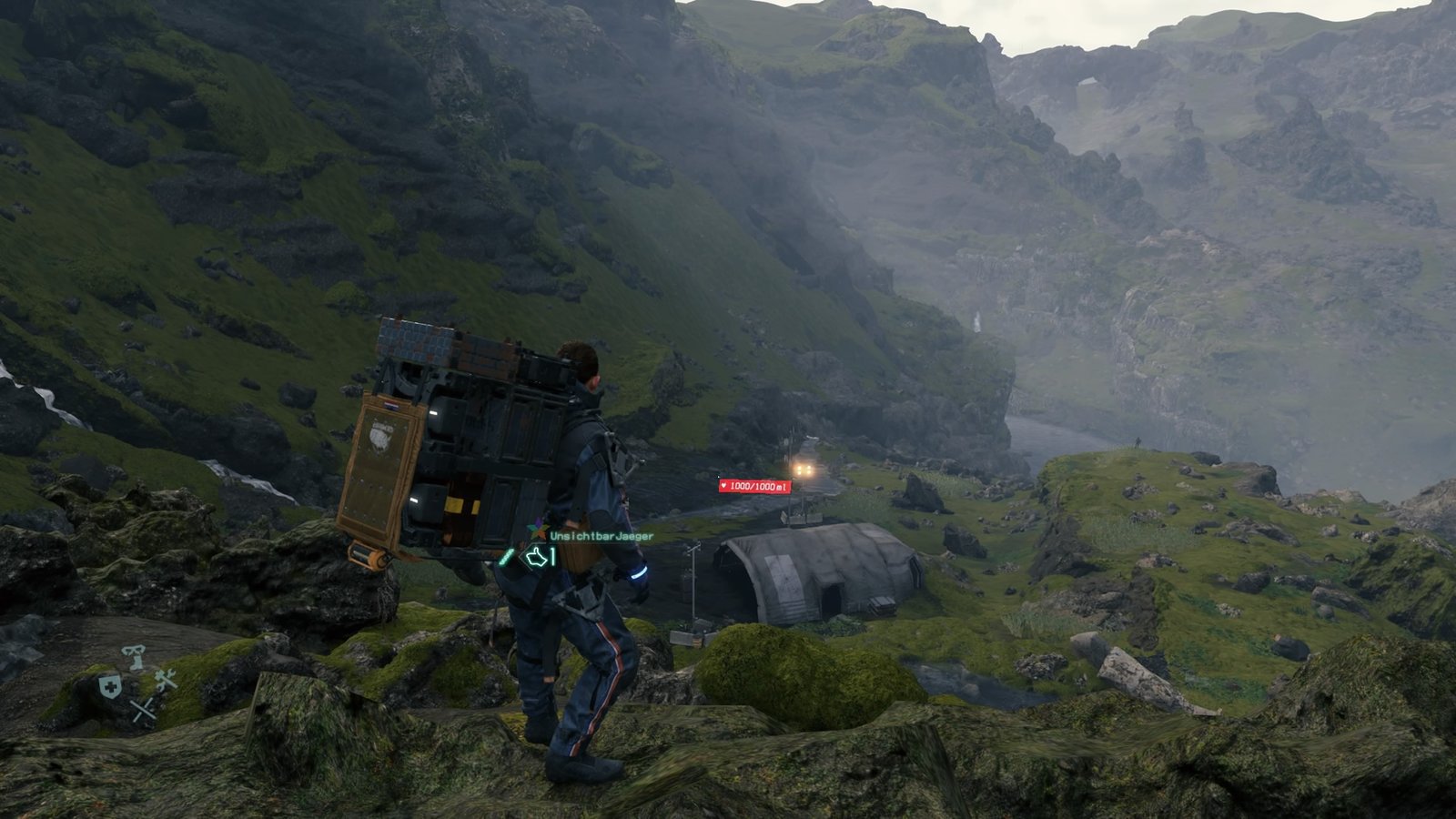
Task: Click the distant figure standing on the ridge
Action: [x=1138, y=442]
